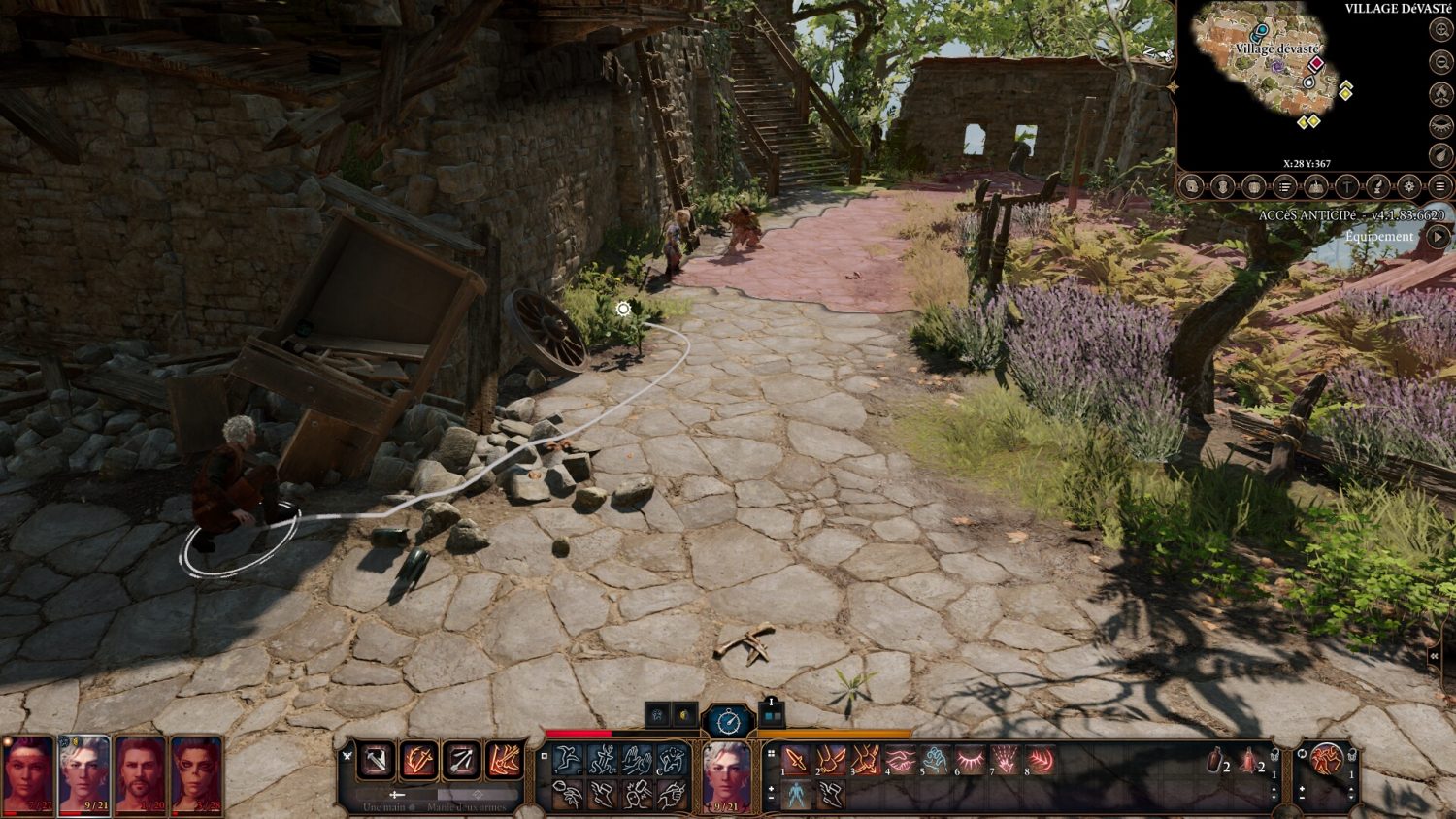Click the Équipement play arrow button
This screenshot has width=1456, height=819.
point(1438,237)
